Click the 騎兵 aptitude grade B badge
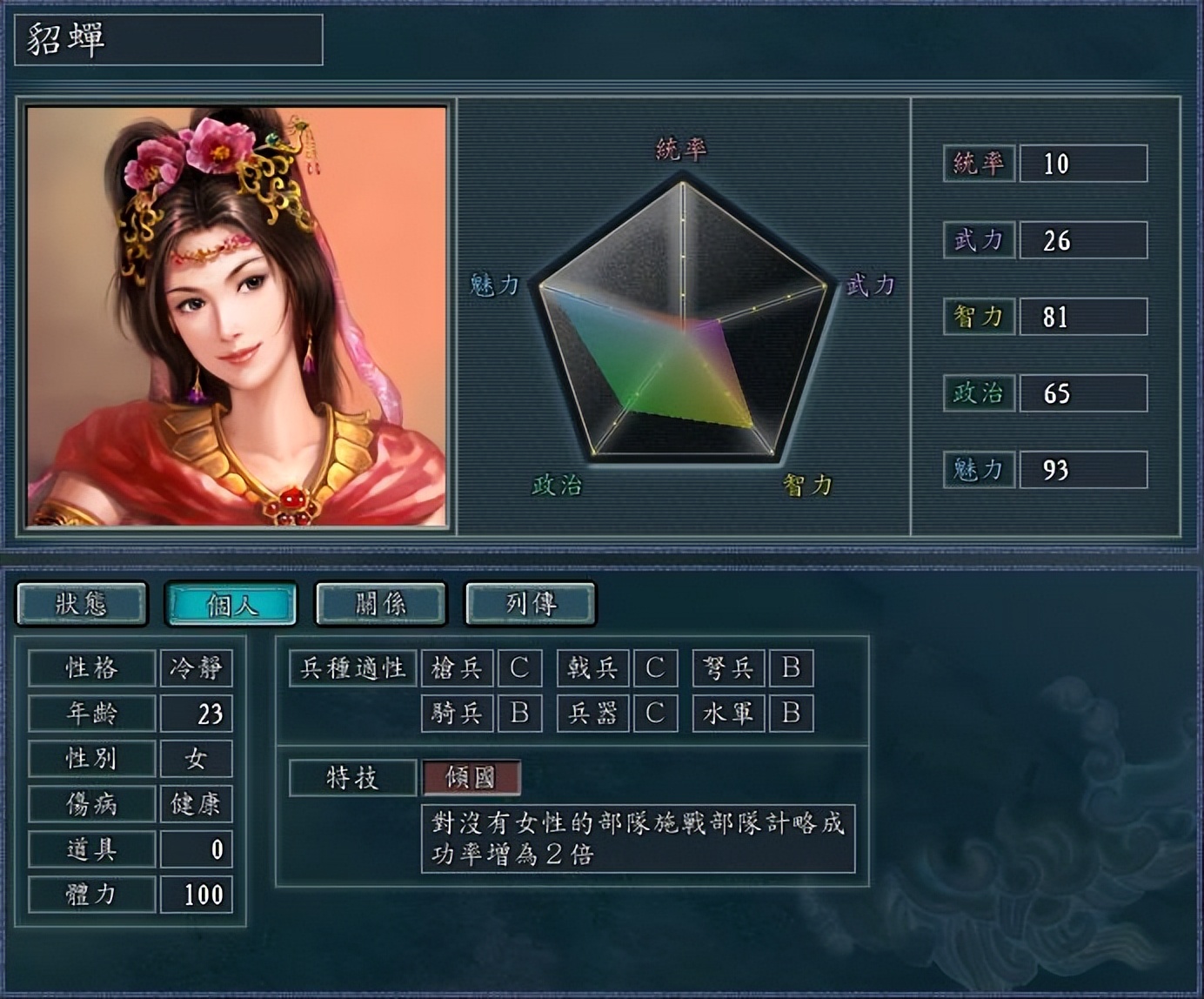This screenshot has height=999, width=1204. [x=521, y=714]
